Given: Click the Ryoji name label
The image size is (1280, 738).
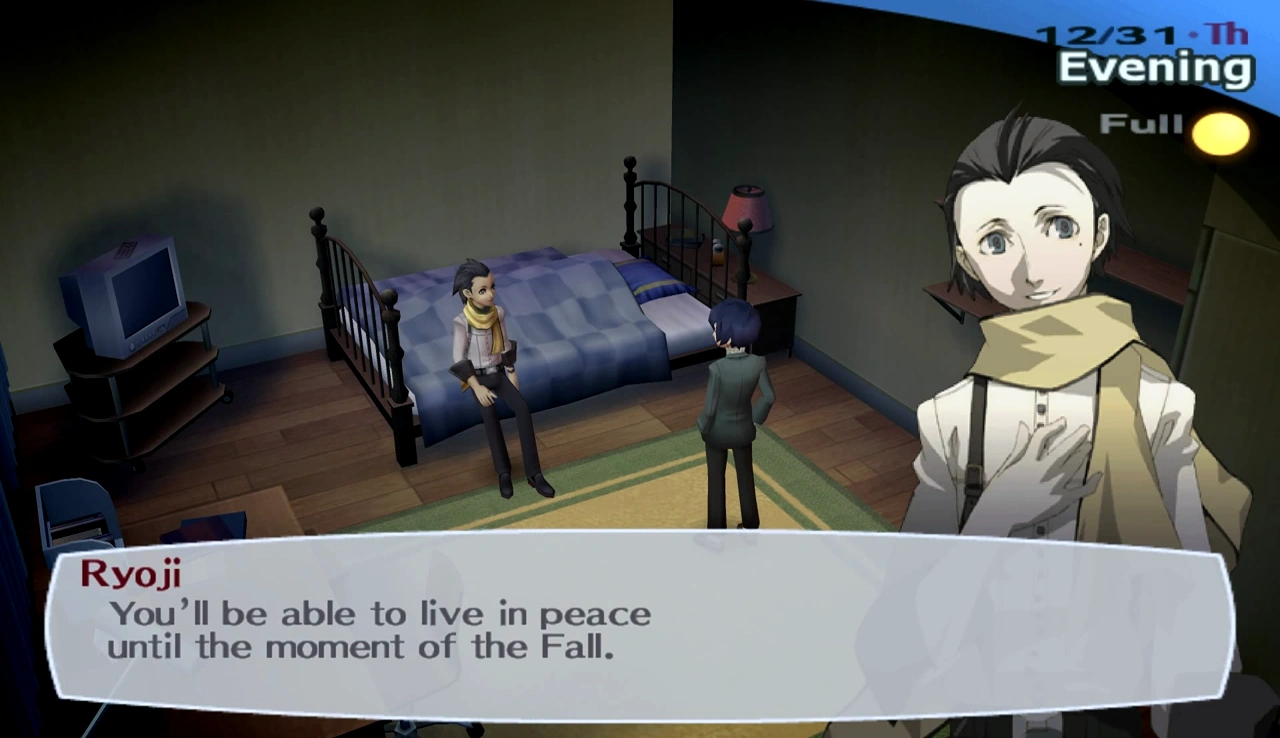Looking at the screenshot, I should point(135,574).
